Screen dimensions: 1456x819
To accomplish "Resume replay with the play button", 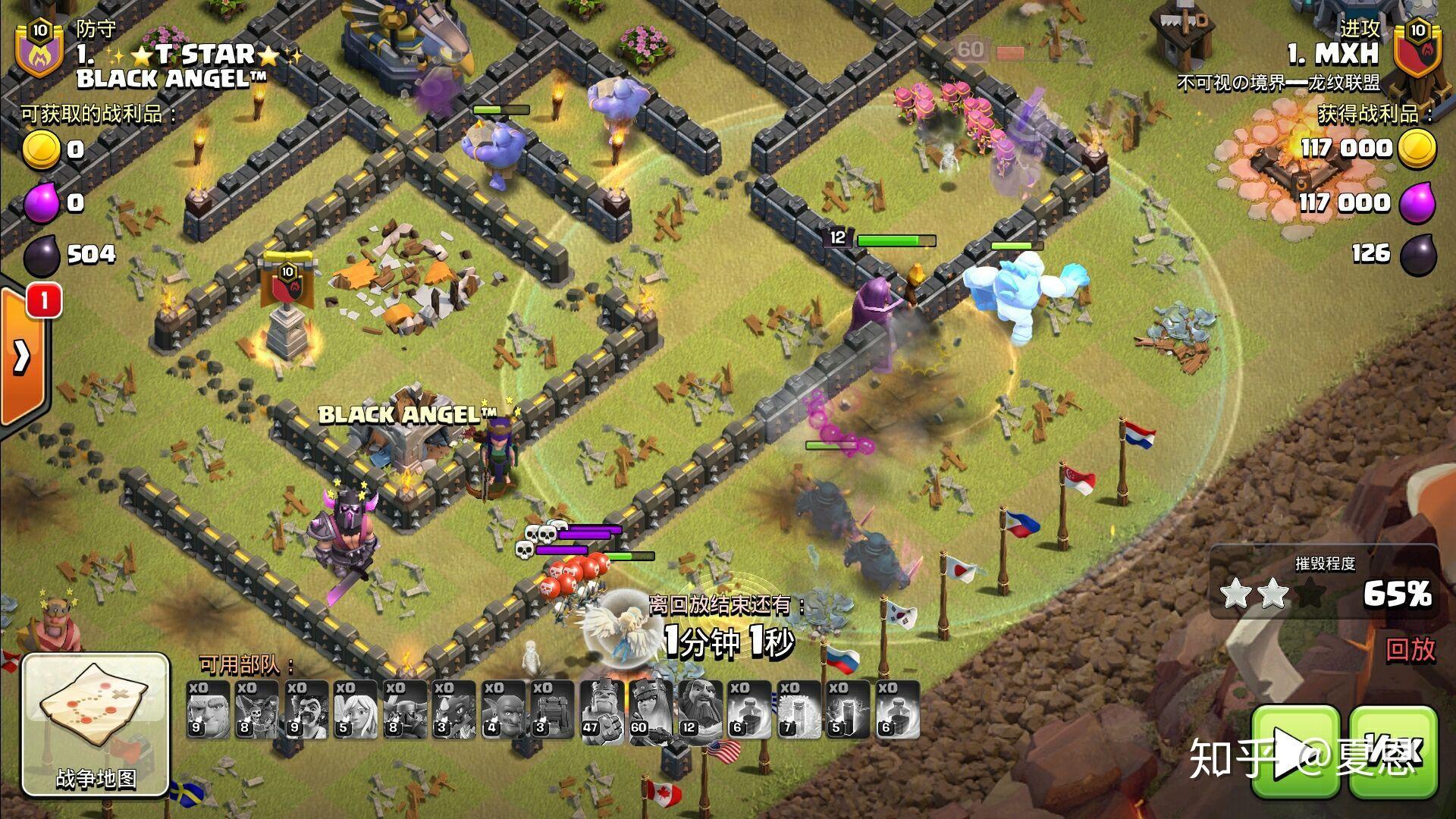I will click(x=1294, y=750).
